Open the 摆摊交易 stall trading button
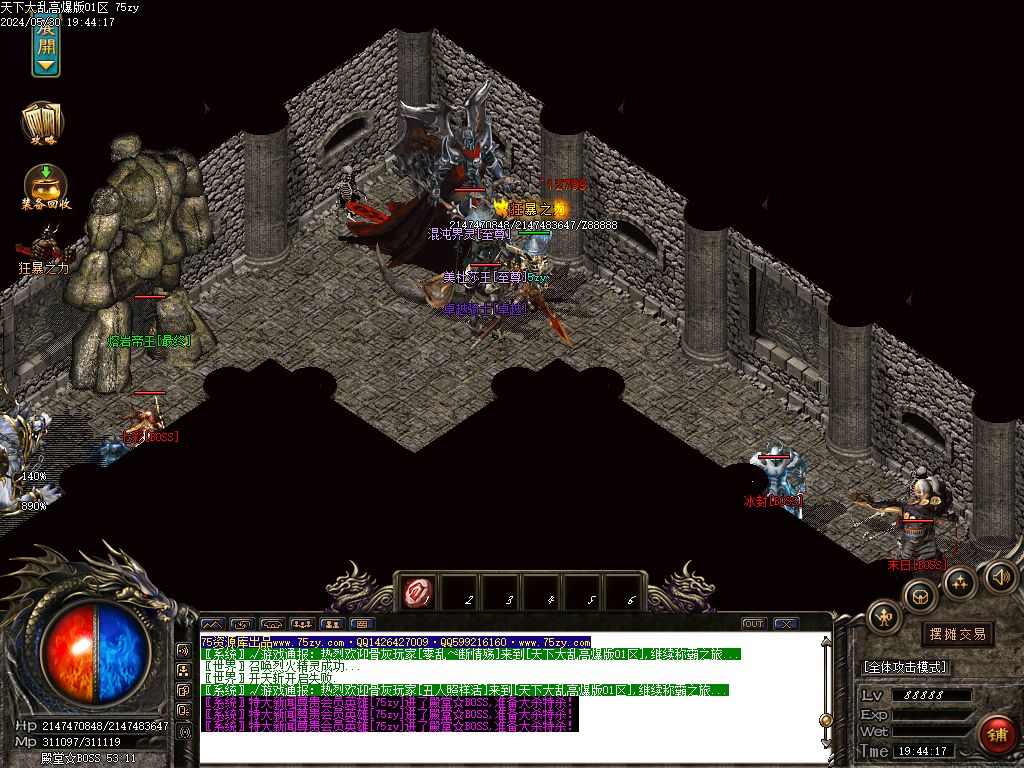 point(957,634)
